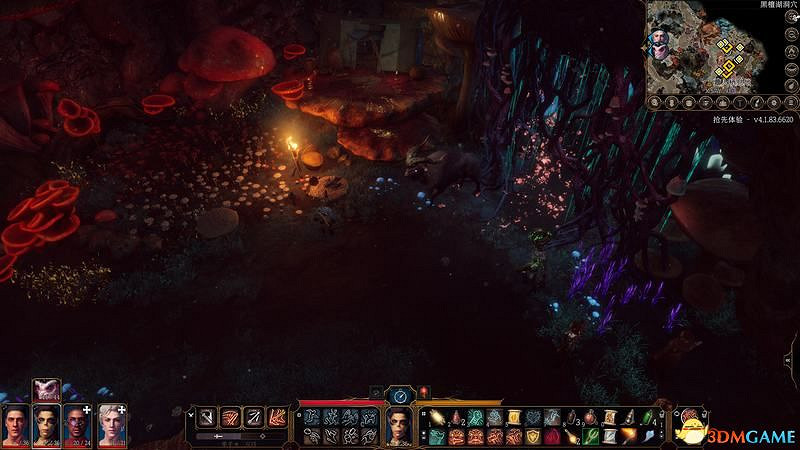Screen dimensions: 800x450
Task: Click the red flame icon above the hotbar
Action: tap(423, 392)
